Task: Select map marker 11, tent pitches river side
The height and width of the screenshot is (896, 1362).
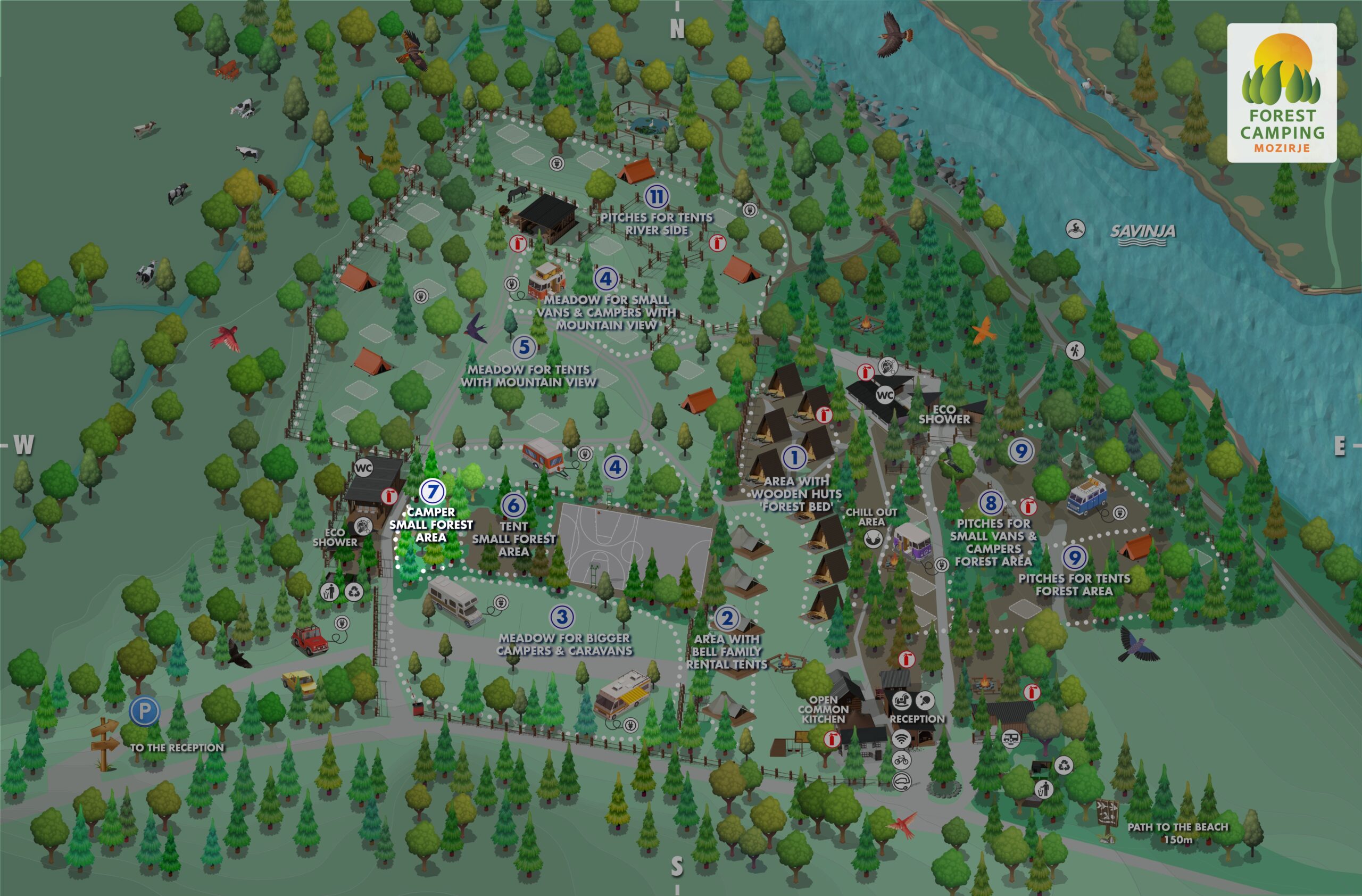Action: (x=657, y=197)
